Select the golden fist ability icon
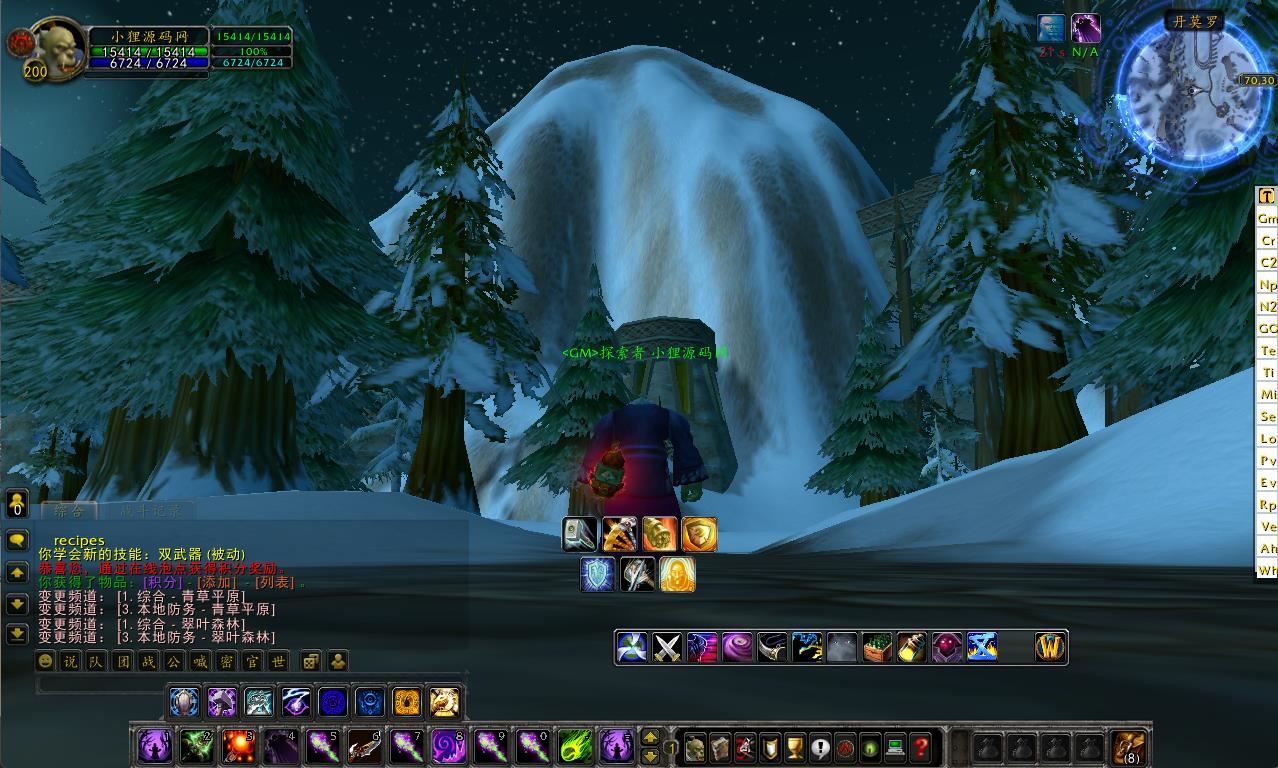1278x768 pixels. click(659, 534)
